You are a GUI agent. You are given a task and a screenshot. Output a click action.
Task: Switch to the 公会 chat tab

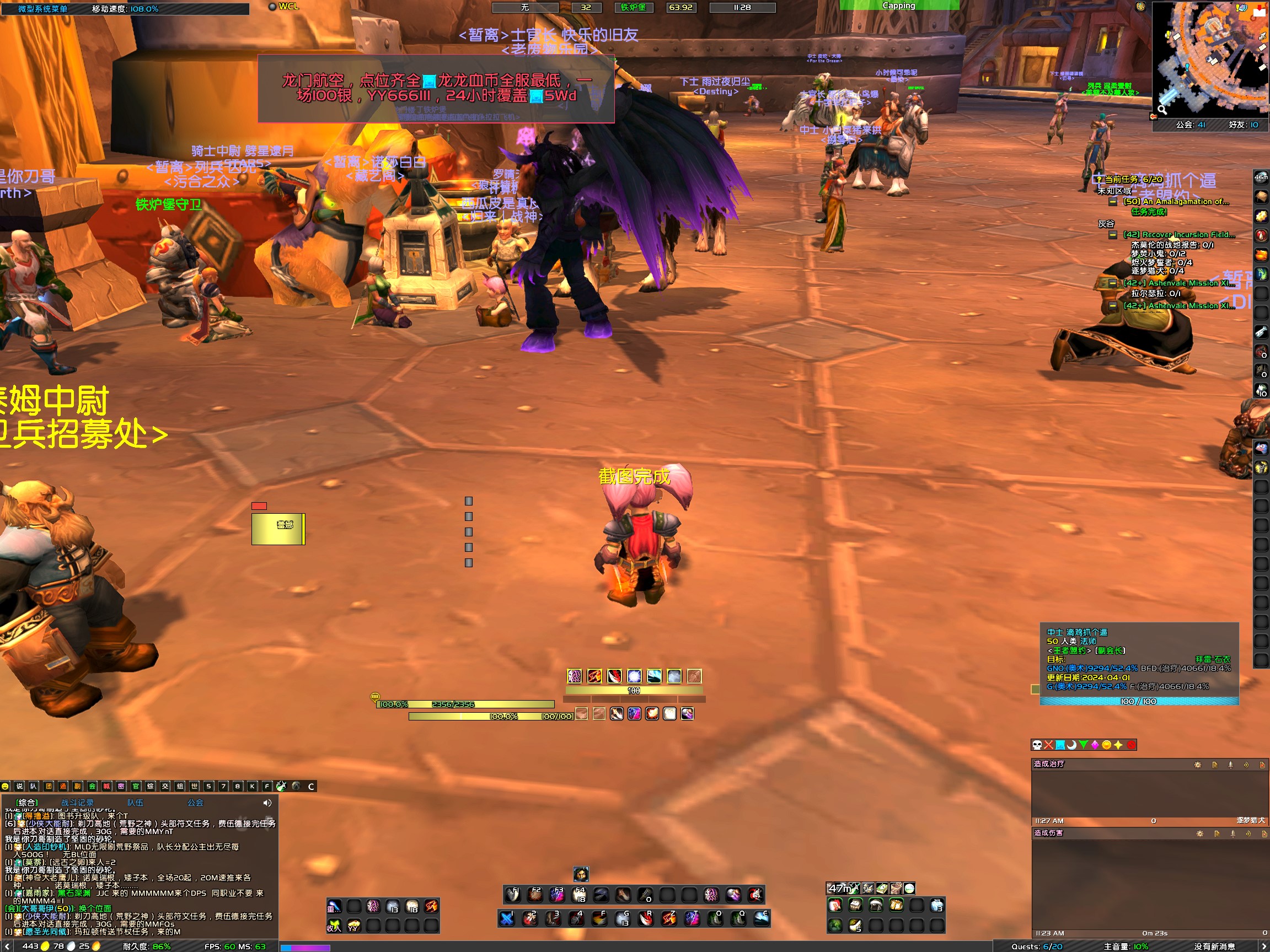coord(195,803)
